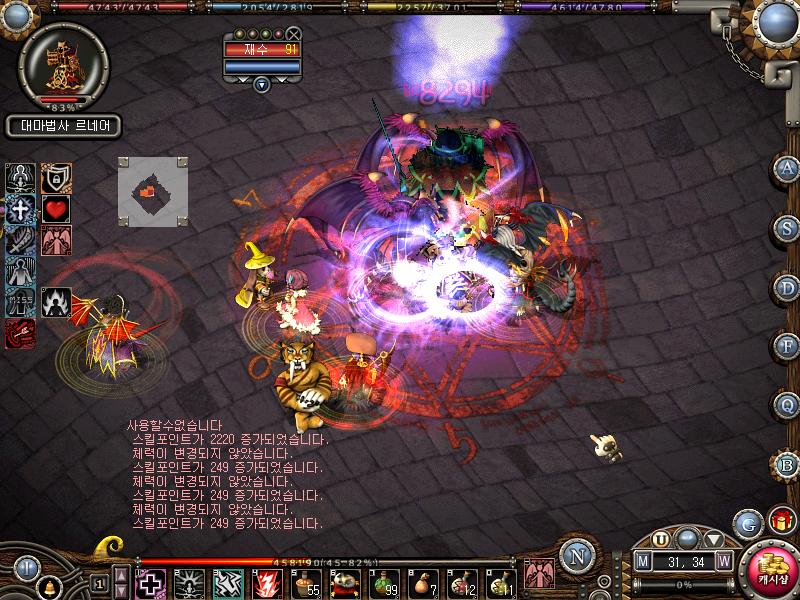Click the W button beside coordinates

[x=723, y=562]
